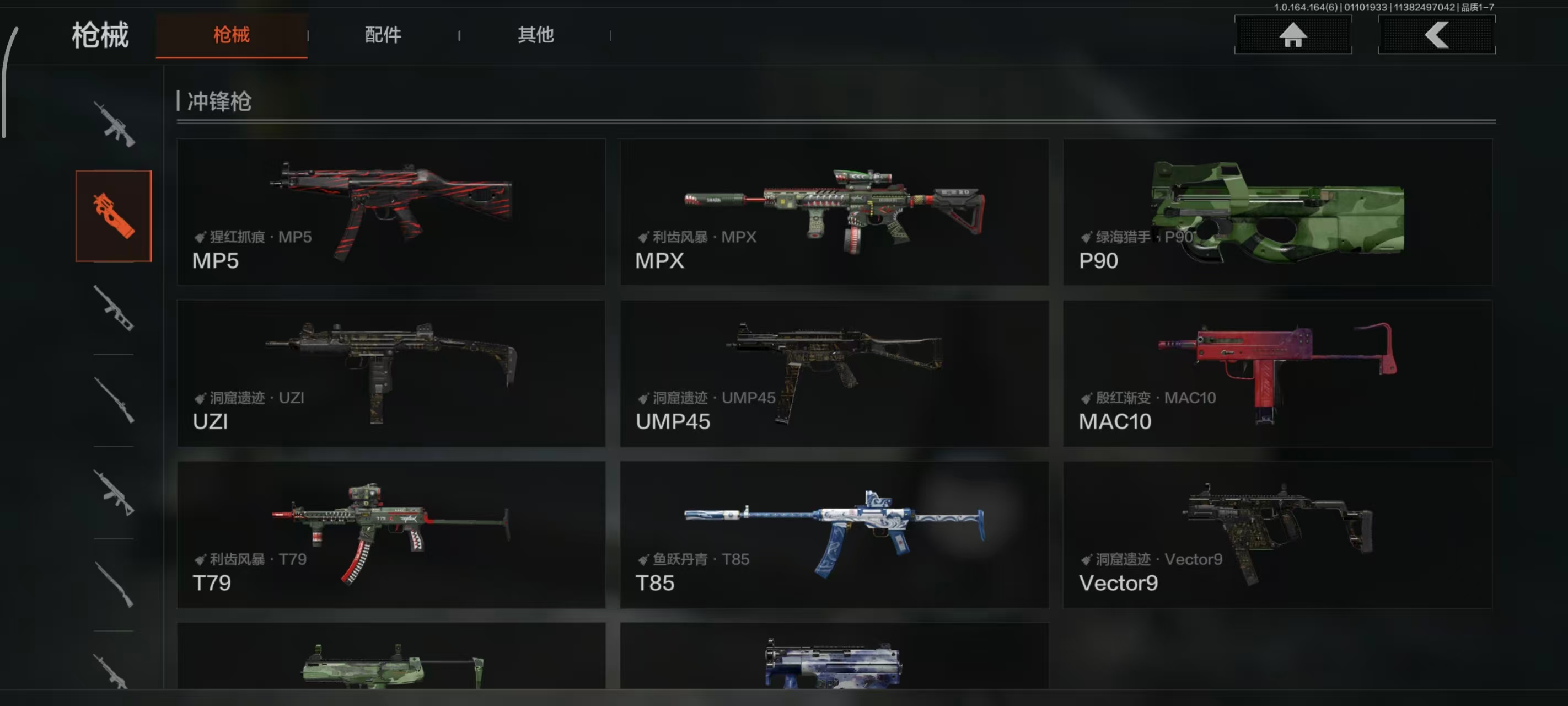Choose the highlighted orange submachine gun category
Screen dimensions: 1568x706
tap(114, 216)
